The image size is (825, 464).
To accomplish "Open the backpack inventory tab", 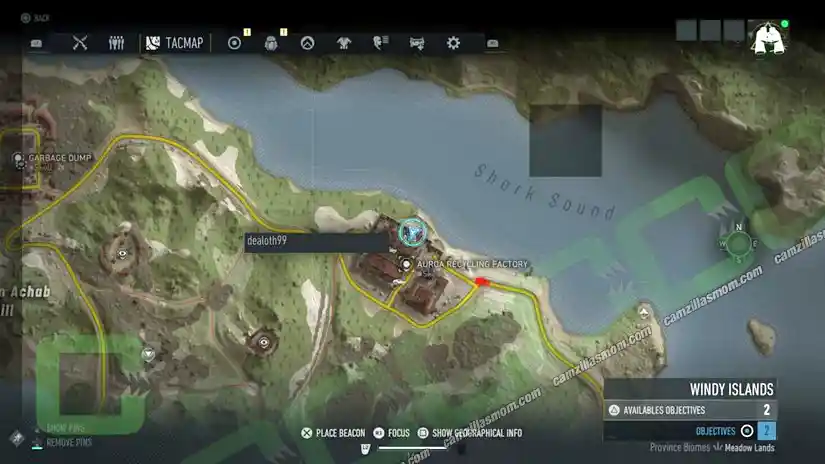I will (x=271, y=43).
